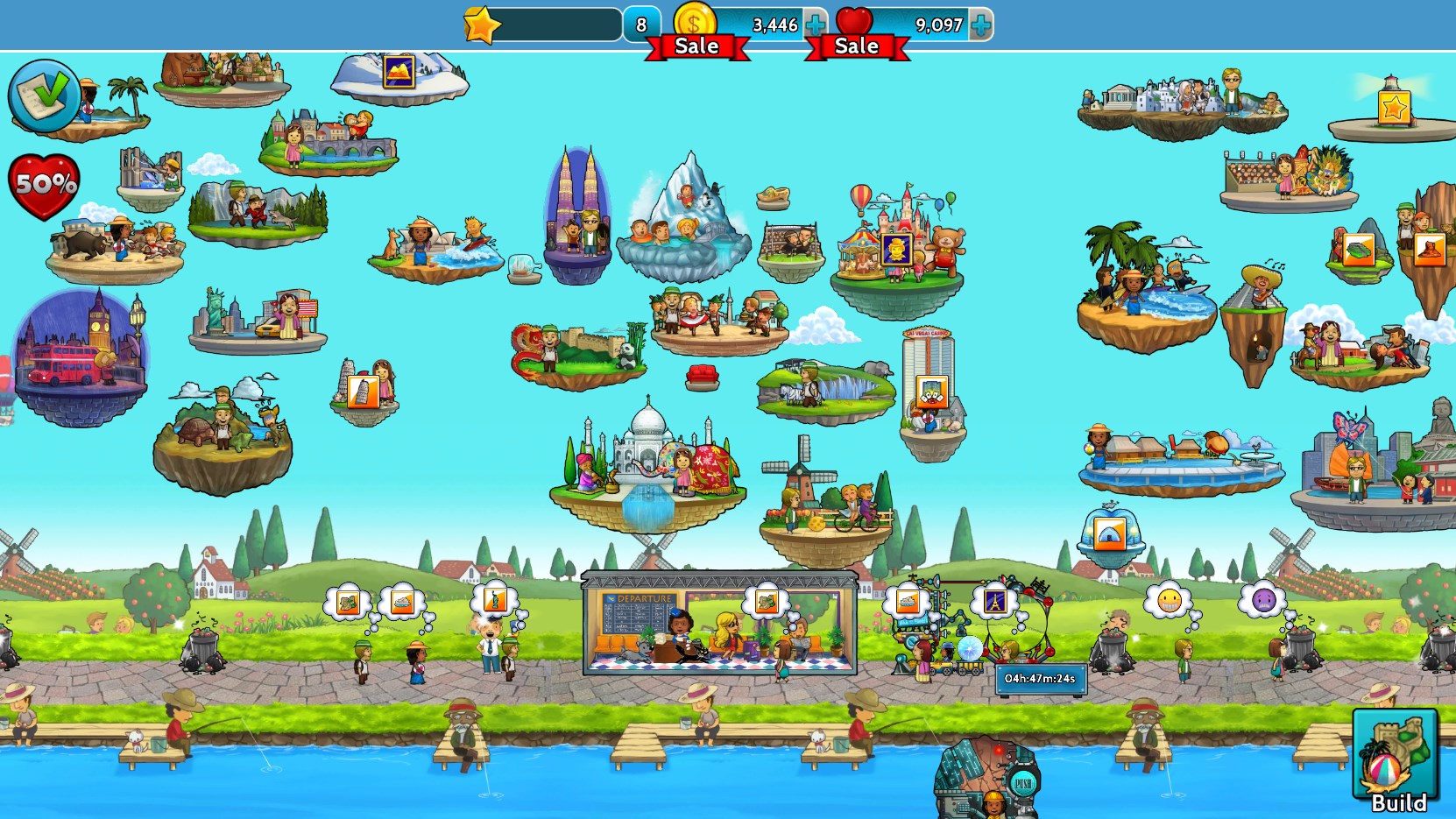Open the Build menu

1396,758
